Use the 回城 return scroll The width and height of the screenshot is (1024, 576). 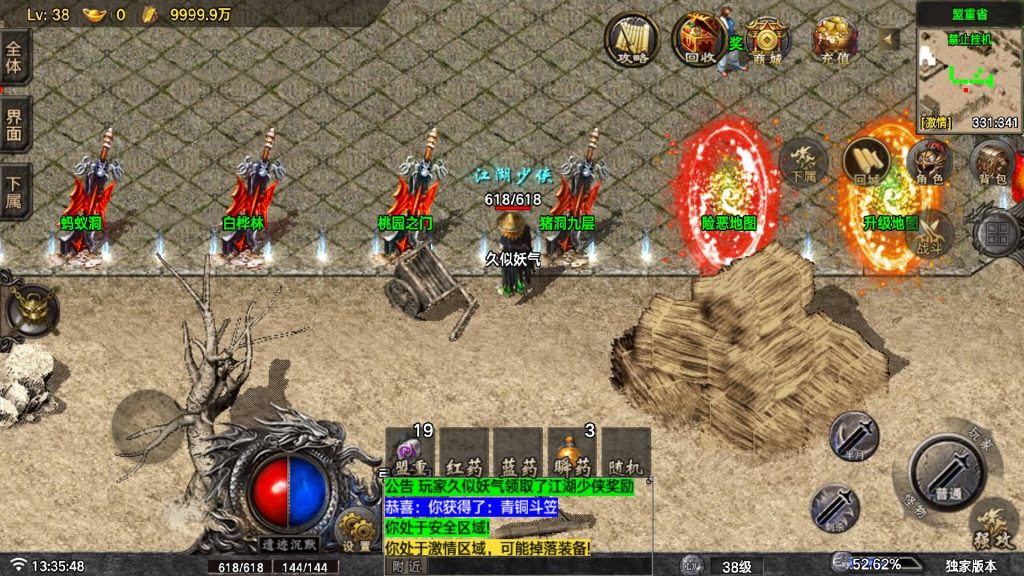[866, 161]
